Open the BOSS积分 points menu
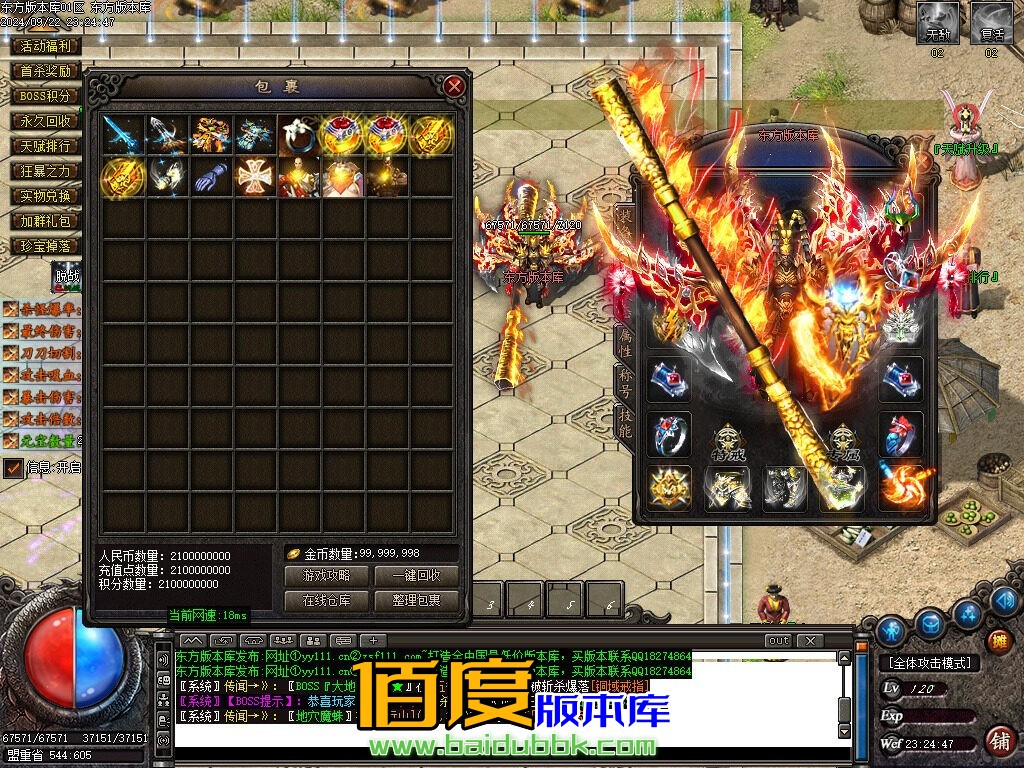1024x768 pixels. (46, 96)
